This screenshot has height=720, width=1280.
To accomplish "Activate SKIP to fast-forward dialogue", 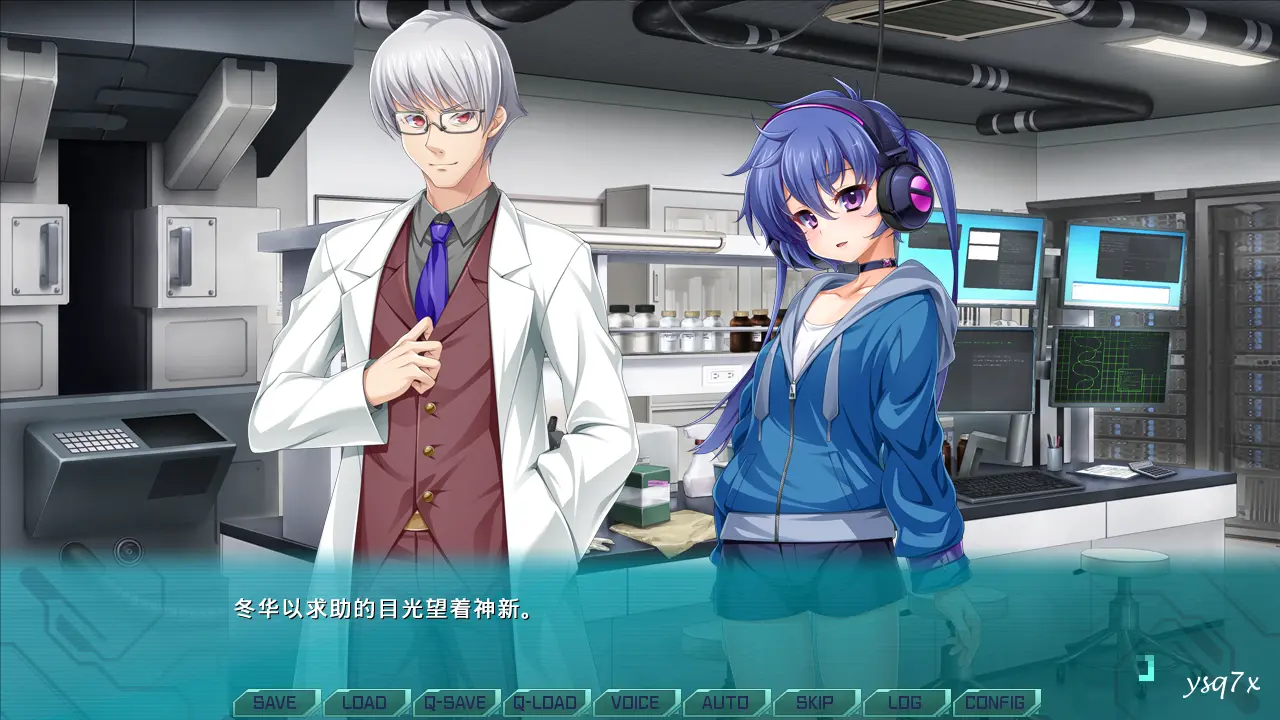I will coord(815,702).
